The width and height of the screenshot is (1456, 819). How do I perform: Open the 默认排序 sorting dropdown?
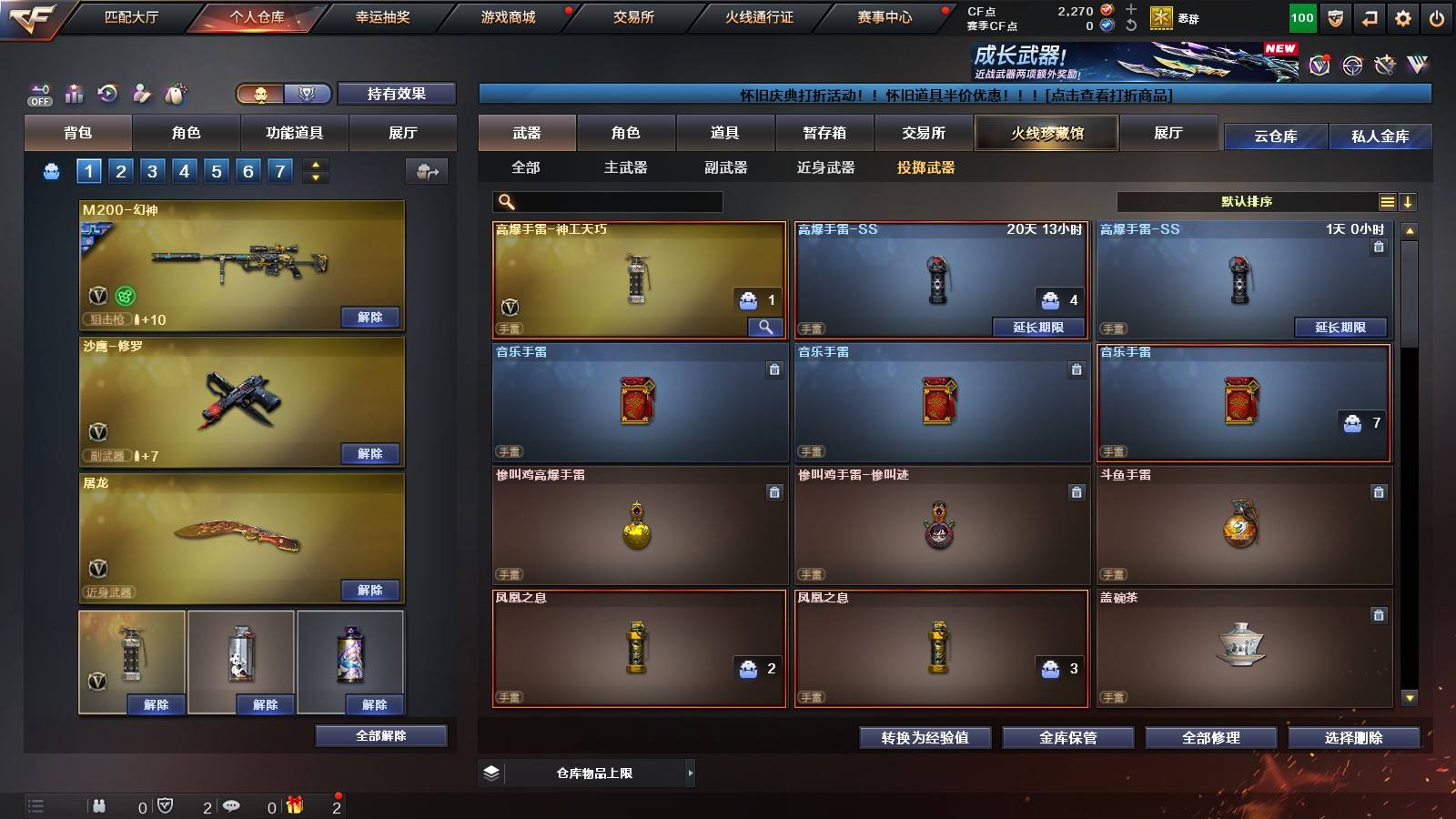1247,201
